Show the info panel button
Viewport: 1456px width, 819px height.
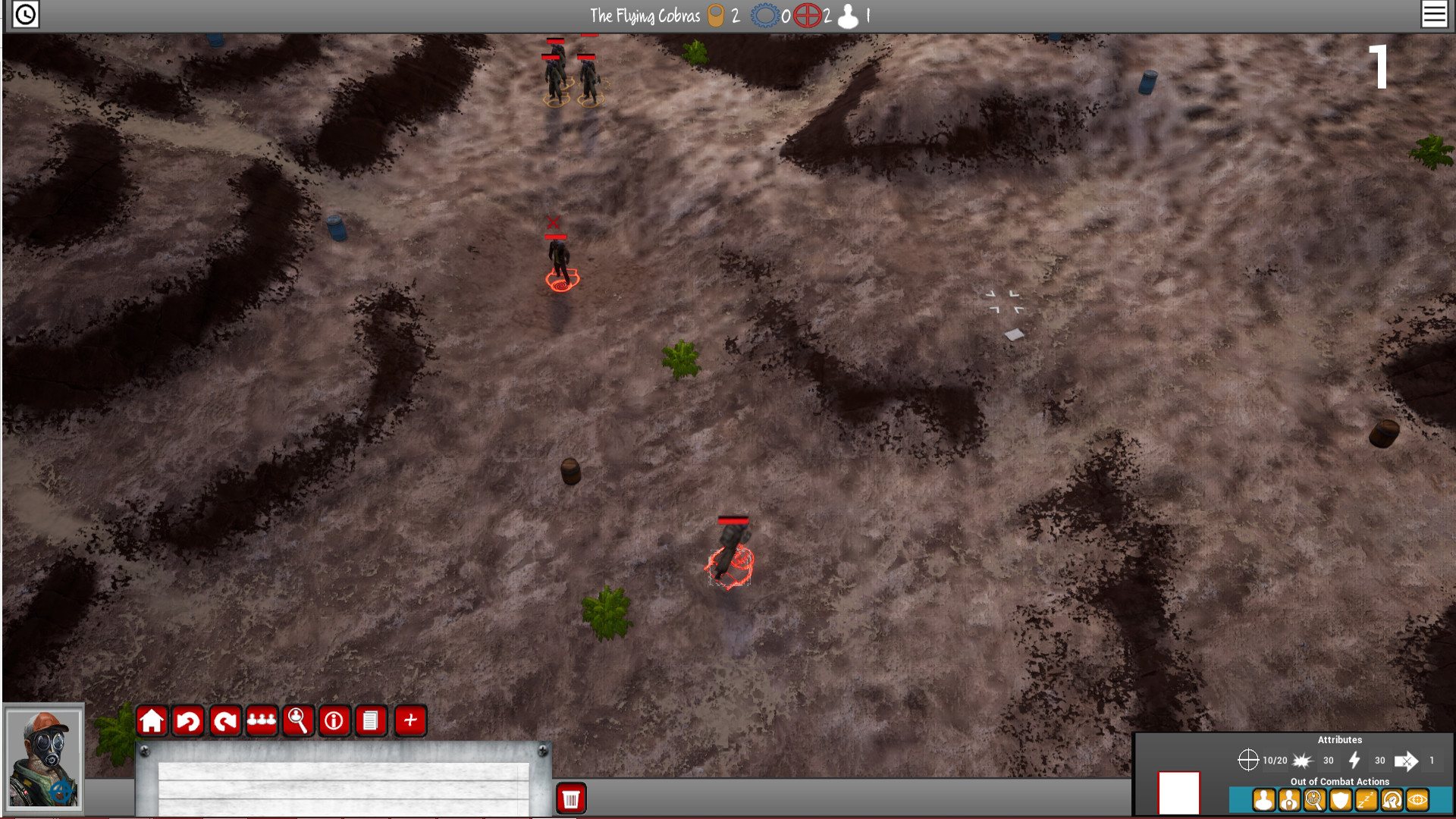334,720
